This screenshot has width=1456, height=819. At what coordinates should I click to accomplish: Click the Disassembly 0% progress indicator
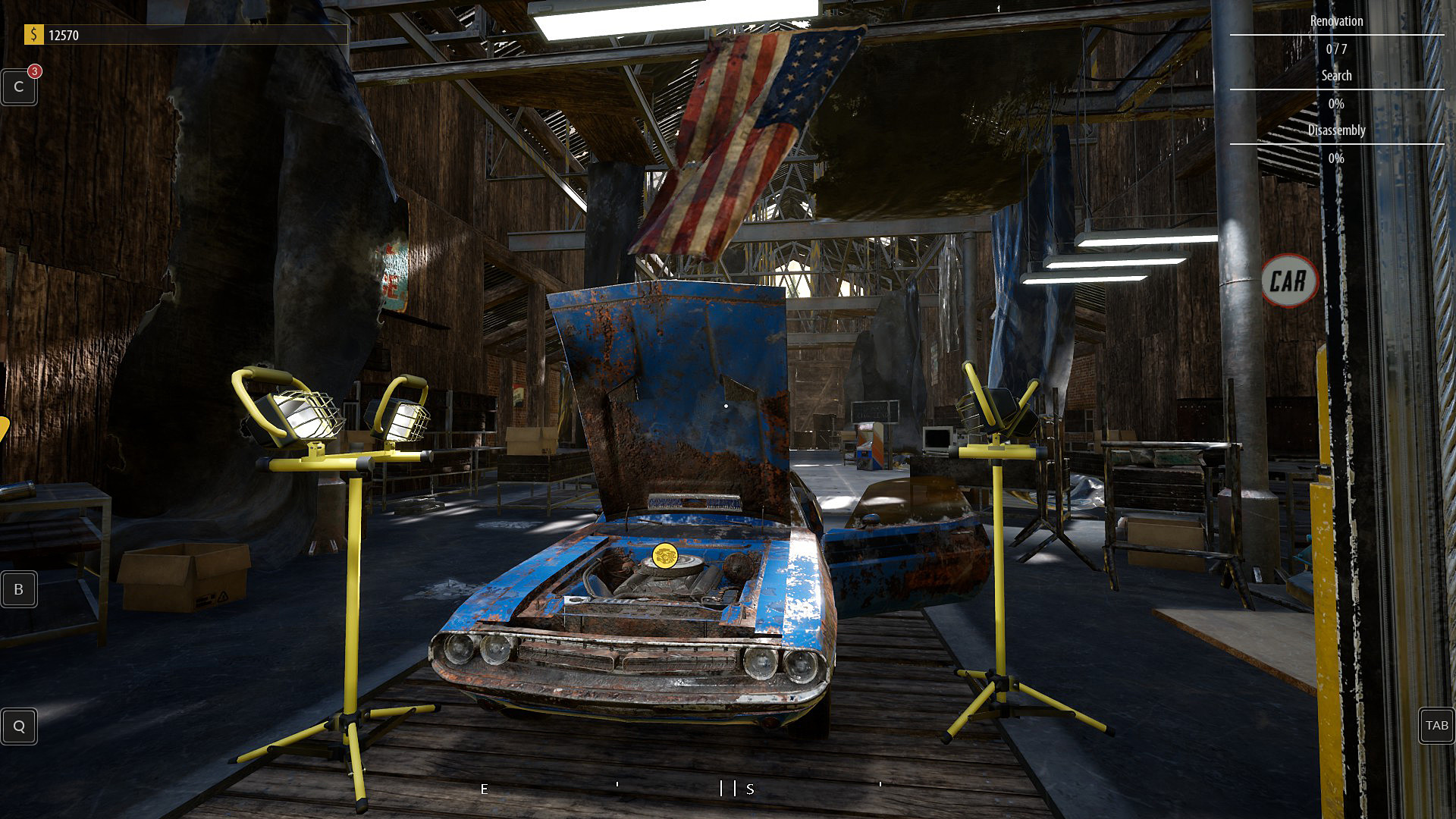[x=1336, y=158]
